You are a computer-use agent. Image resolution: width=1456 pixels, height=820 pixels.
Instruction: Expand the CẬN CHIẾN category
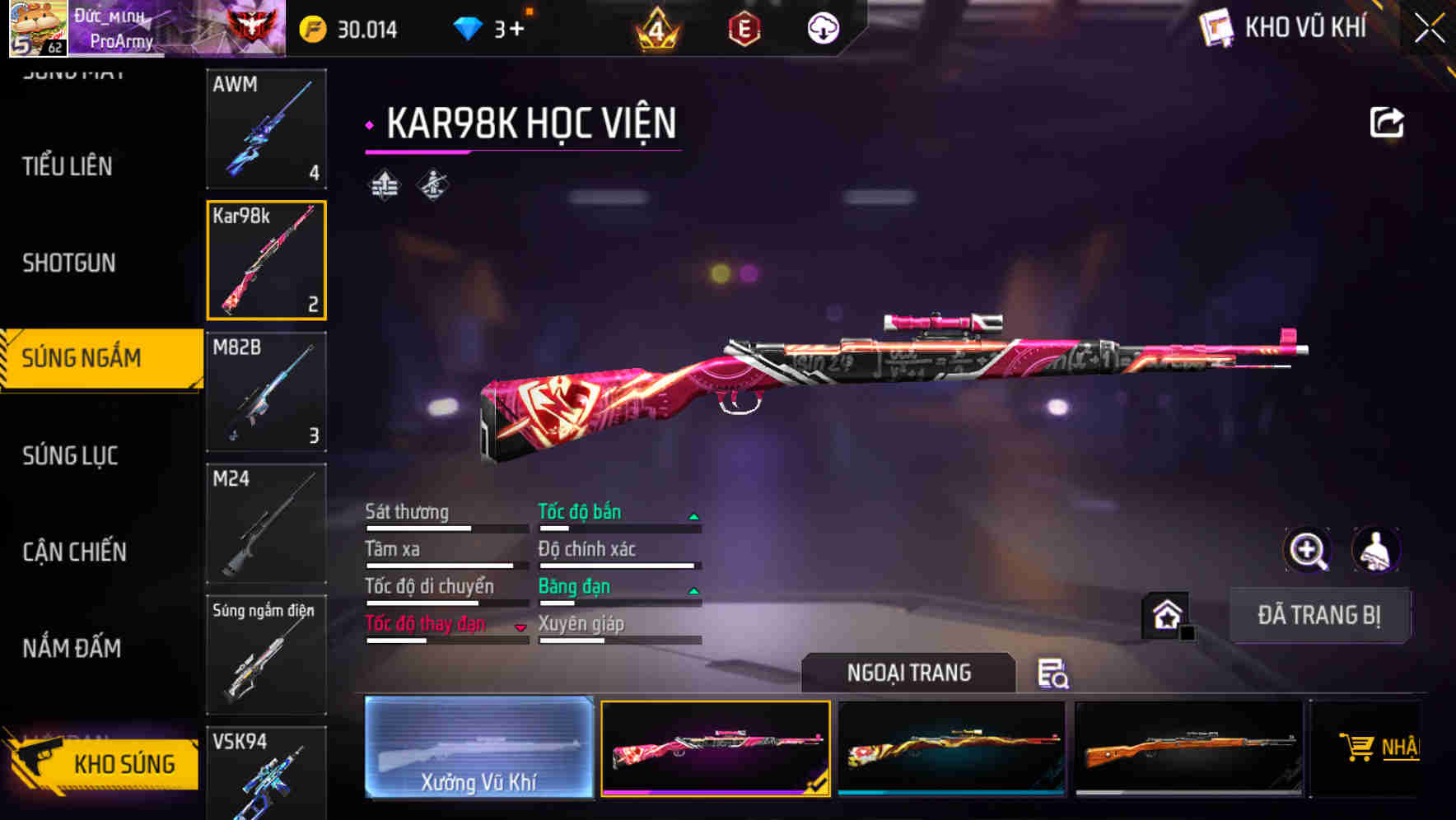tap(75, 552)
